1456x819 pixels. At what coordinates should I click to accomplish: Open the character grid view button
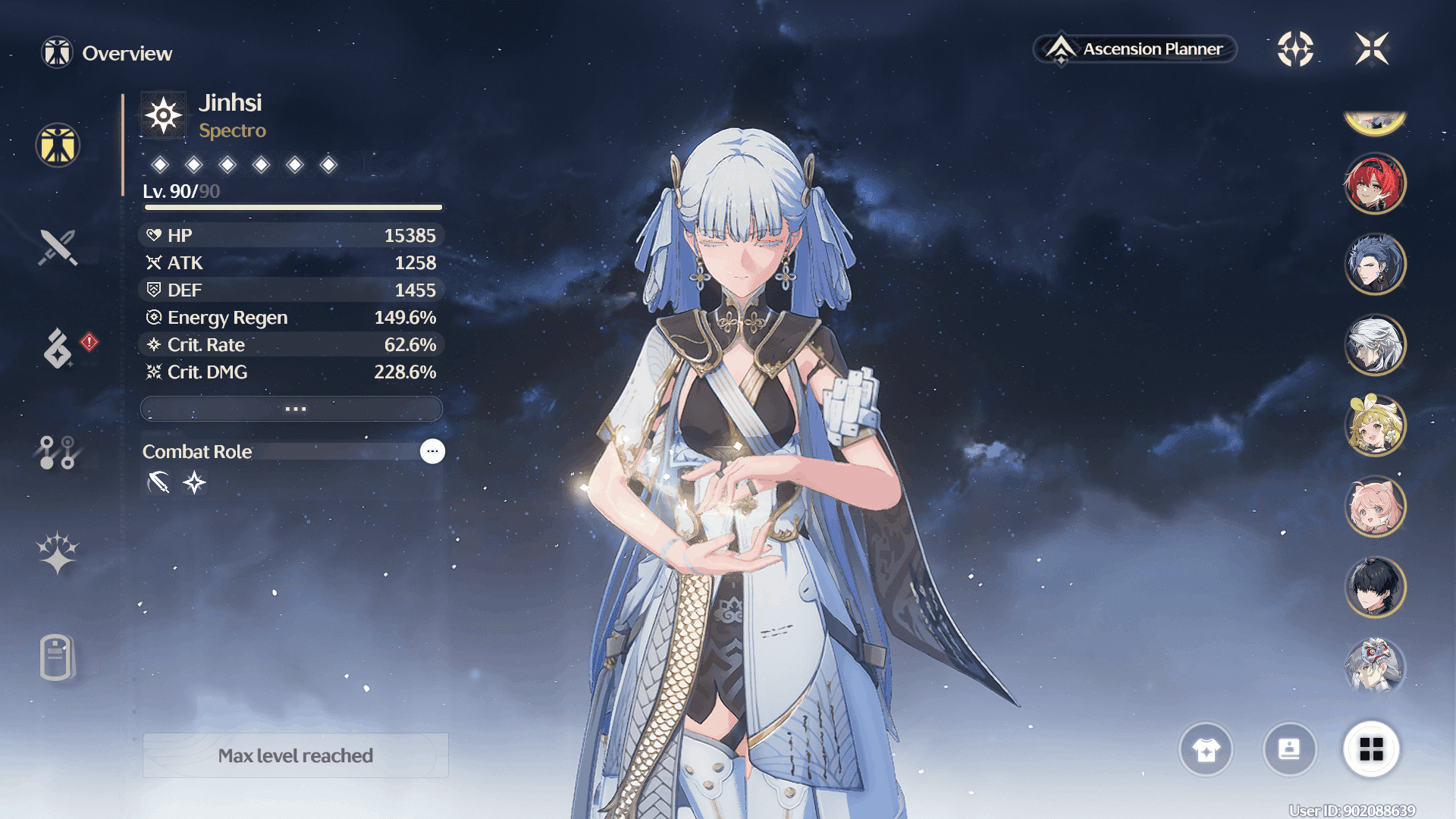point(1371,749)
